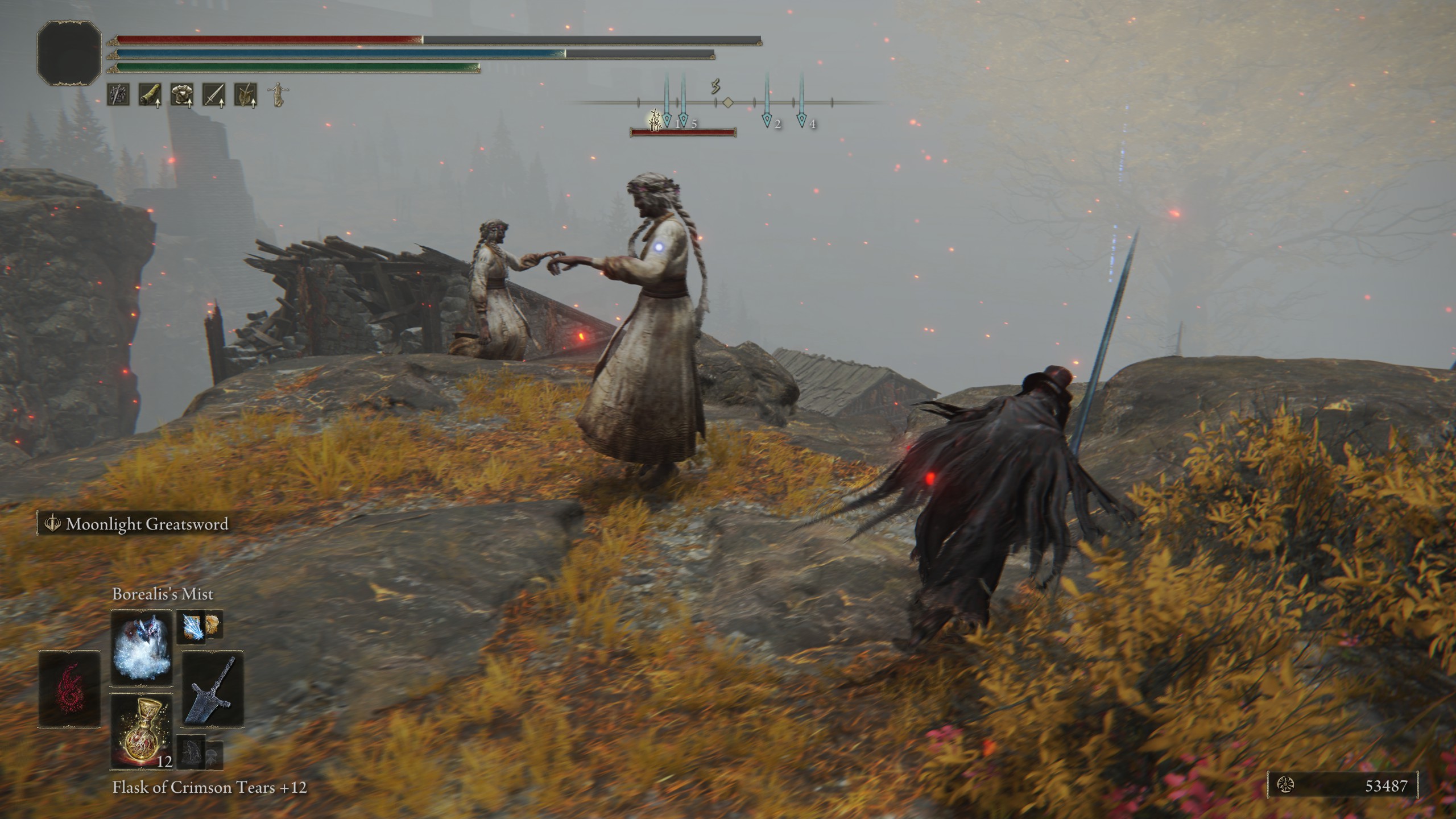Click the Moonlight Greatsword weapon slot icon
Viewport: 1456px width, 819px height.
click(213, 690)
